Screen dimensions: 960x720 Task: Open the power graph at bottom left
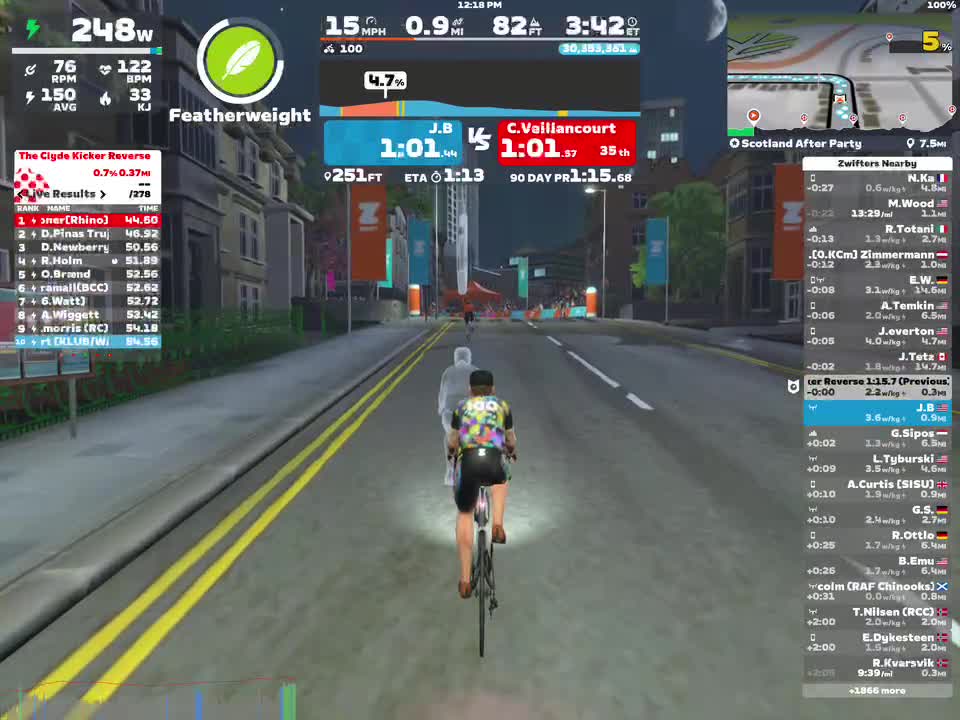click(150, 698)
